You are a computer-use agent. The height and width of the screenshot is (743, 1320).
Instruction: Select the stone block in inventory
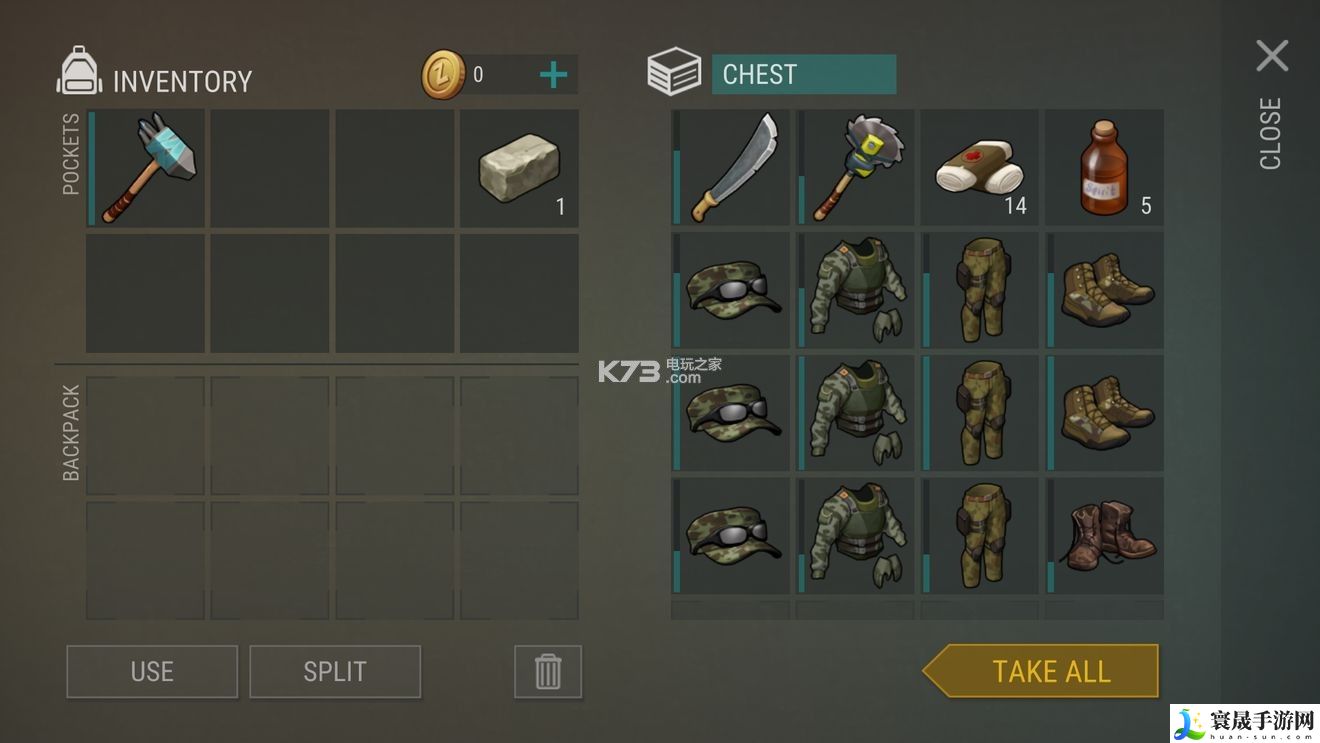coord(520,168)
